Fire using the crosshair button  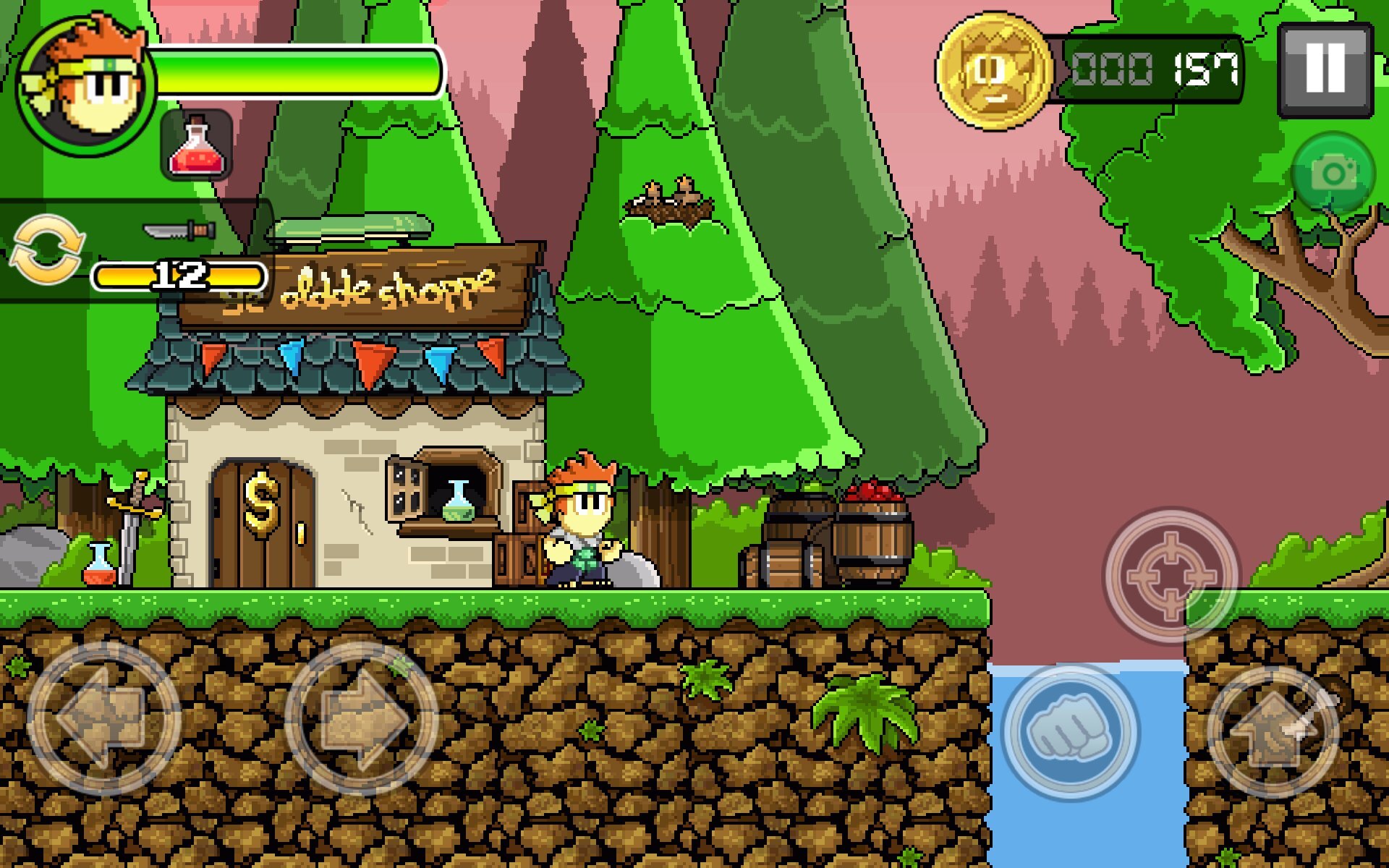point(1171,576)
